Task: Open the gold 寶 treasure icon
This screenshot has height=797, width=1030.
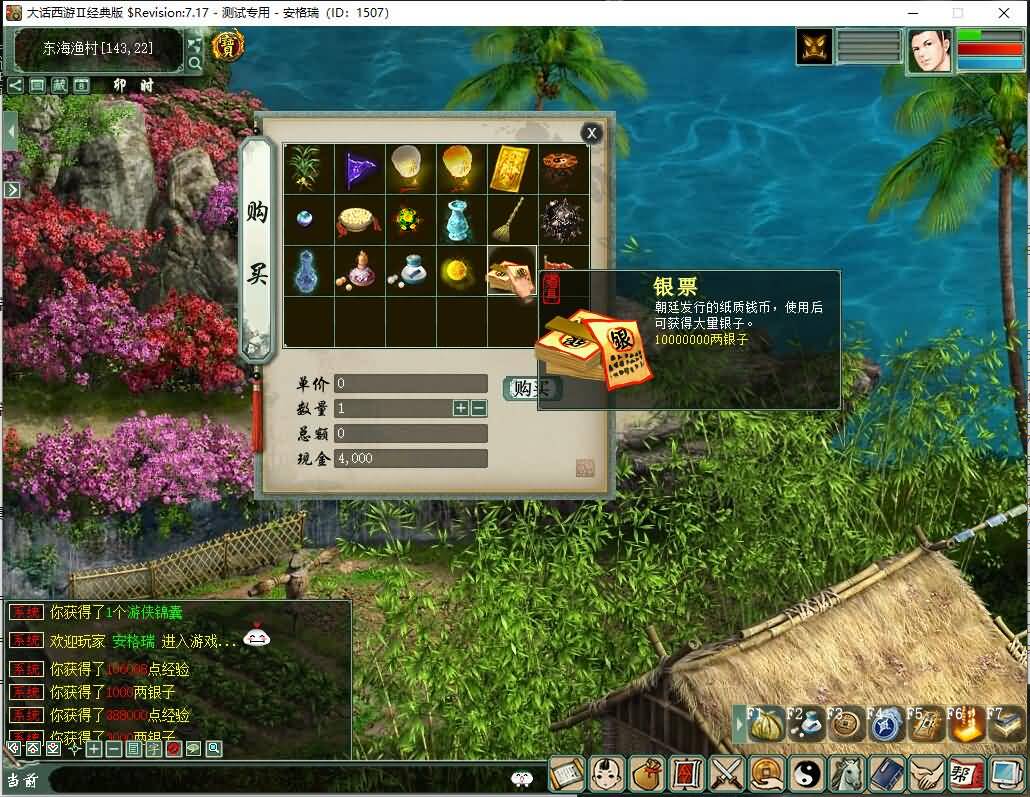Action: (229, 45)
